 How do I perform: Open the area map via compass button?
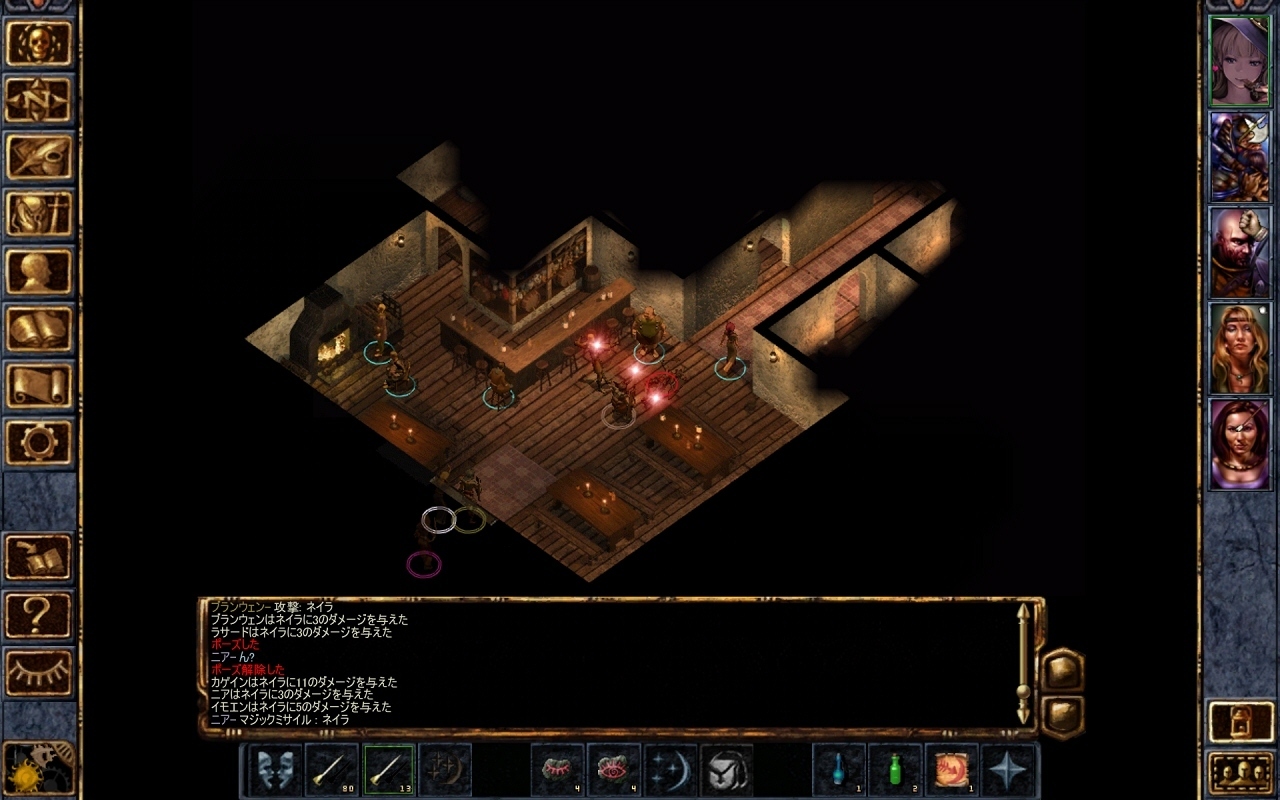tap(40, 99)
